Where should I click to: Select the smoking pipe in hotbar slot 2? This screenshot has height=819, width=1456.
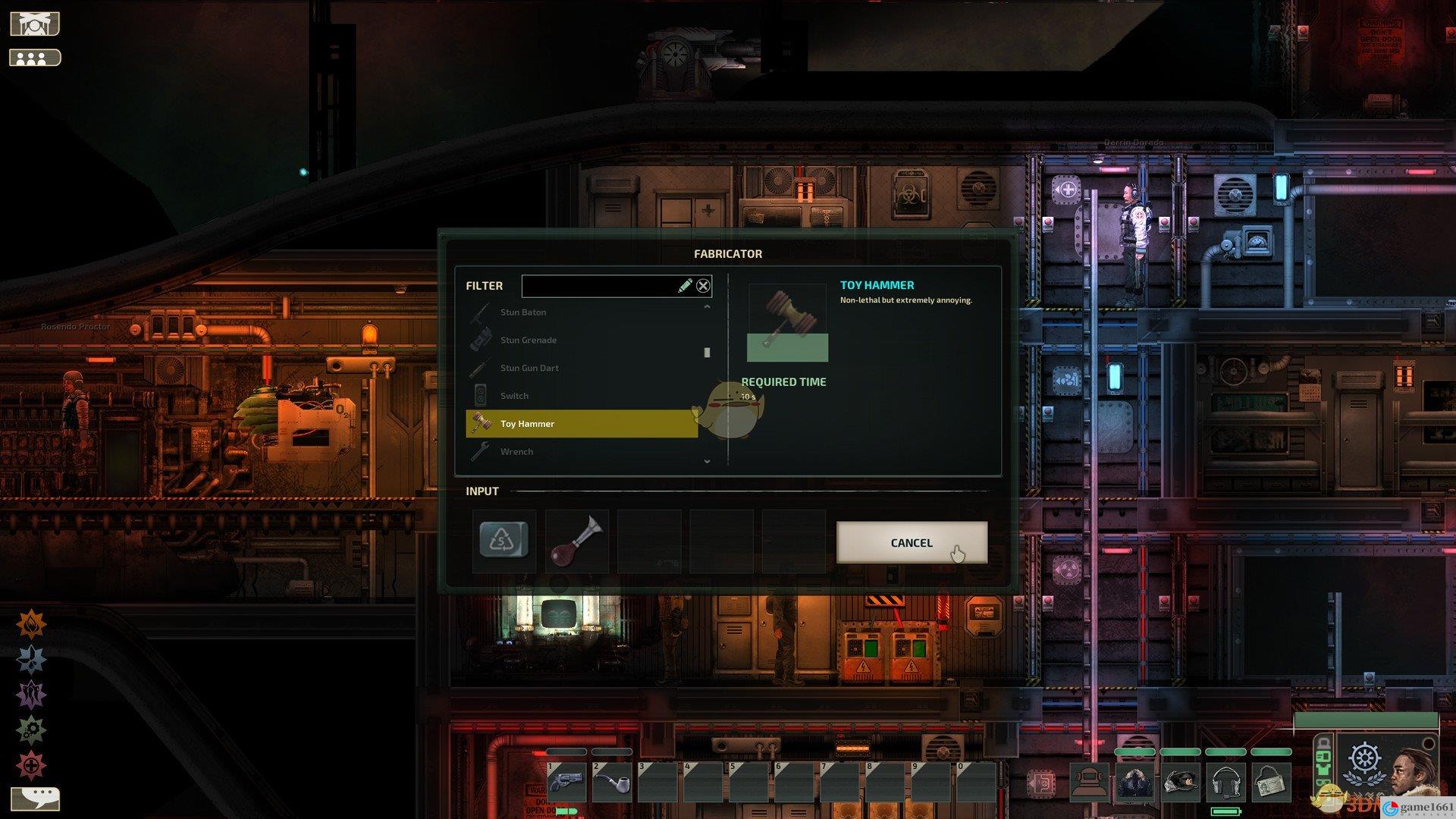pyautogui.click(x=612, y=782)
